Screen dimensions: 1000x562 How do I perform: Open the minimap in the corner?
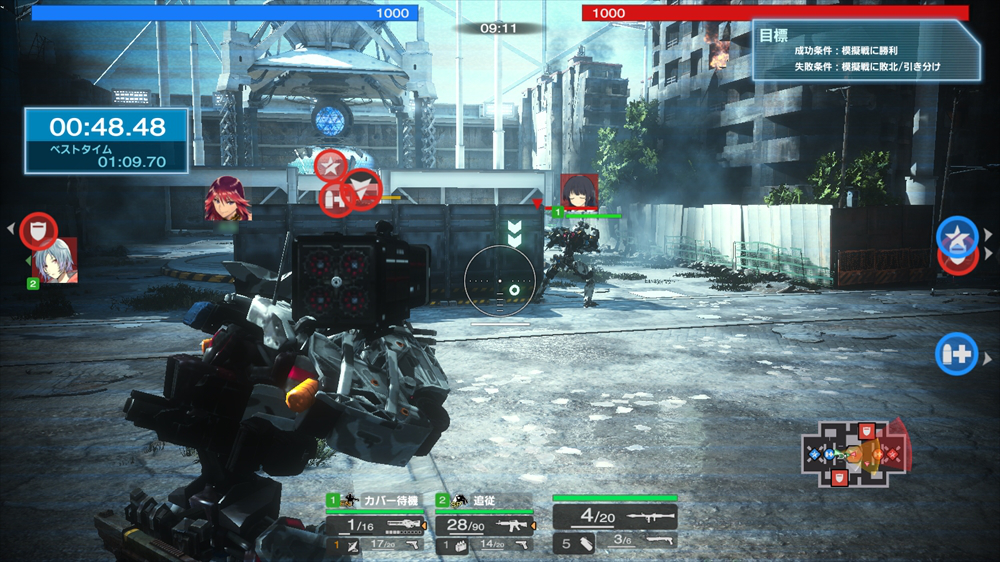[x=855, y=456]
